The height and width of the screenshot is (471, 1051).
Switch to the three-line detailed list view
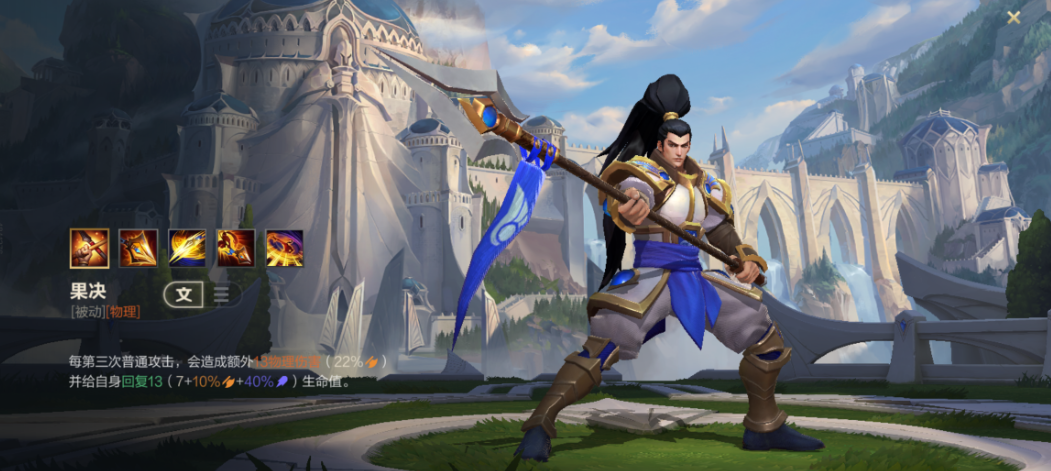click(x=221, y=294)
